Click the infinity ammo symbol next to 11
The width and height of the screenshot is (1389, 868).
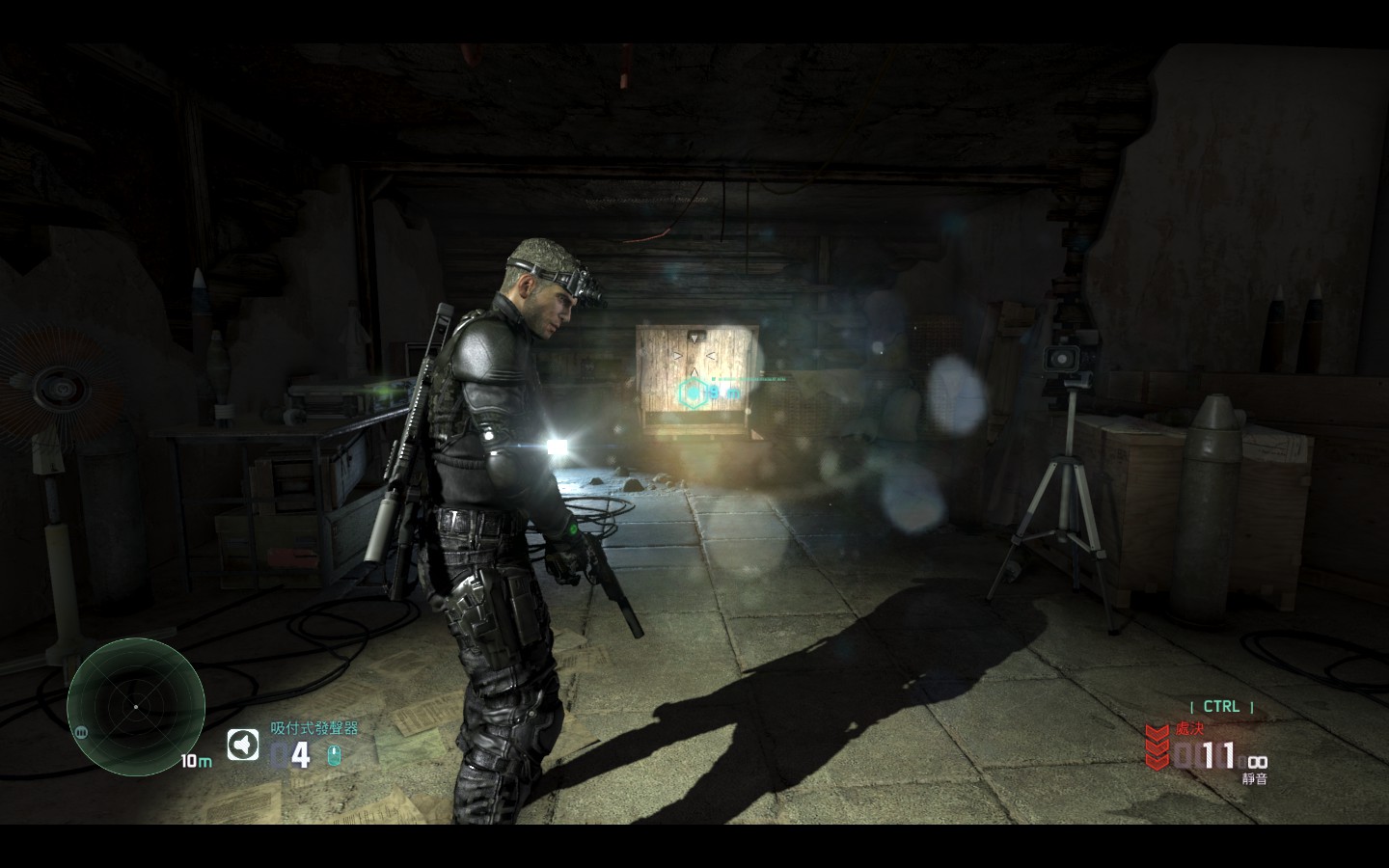(x=1259, y=762)
